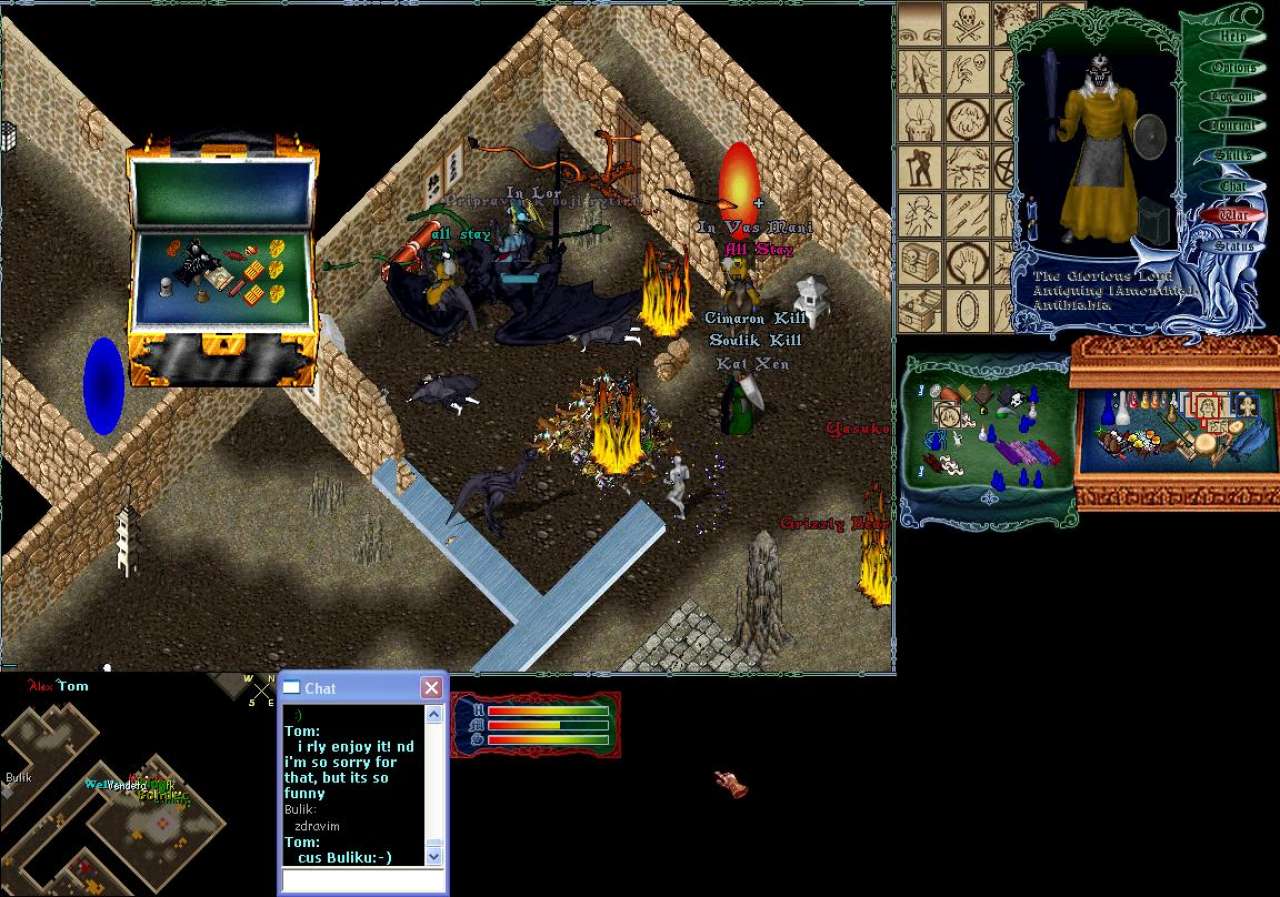Open the backpack on the paperdoll

1153,220
